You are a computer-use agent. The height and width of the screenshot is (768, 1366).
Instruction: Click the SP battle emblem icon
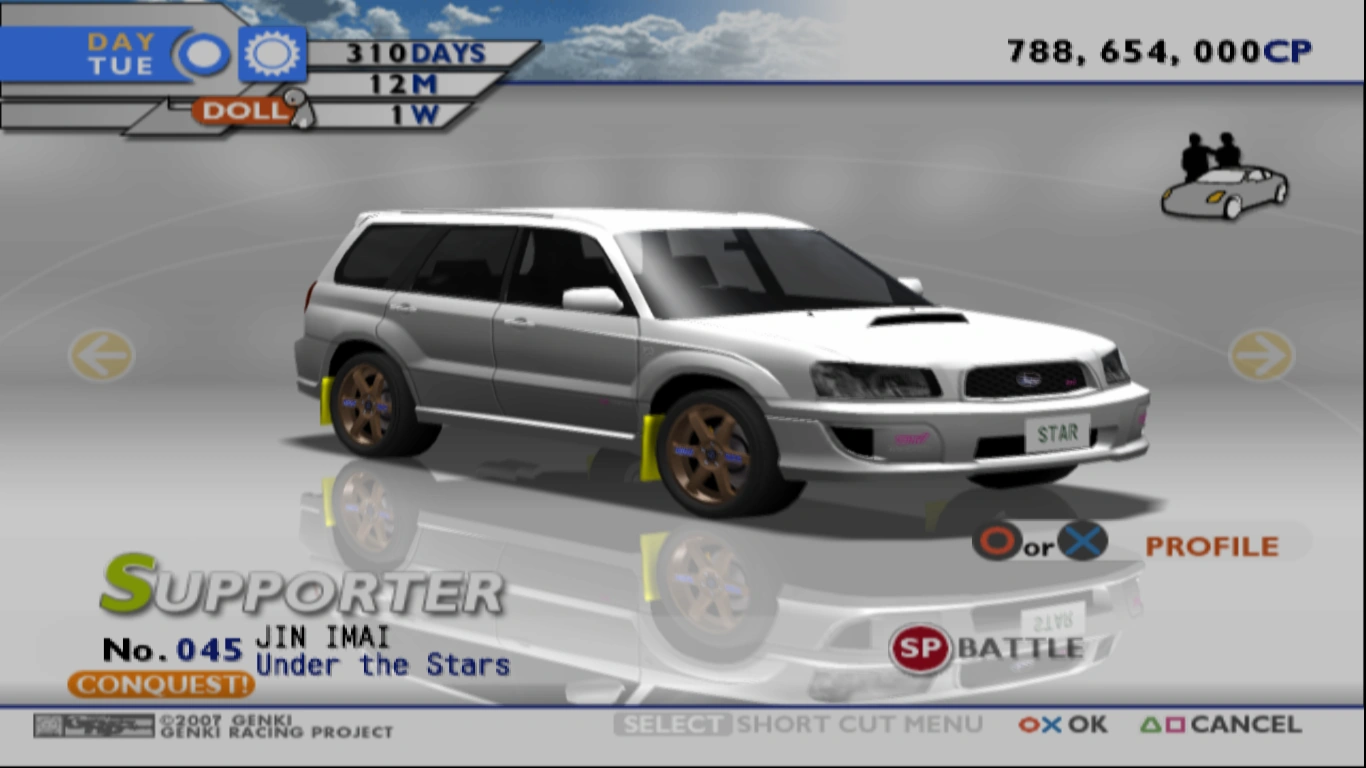[x=919, y=650]
